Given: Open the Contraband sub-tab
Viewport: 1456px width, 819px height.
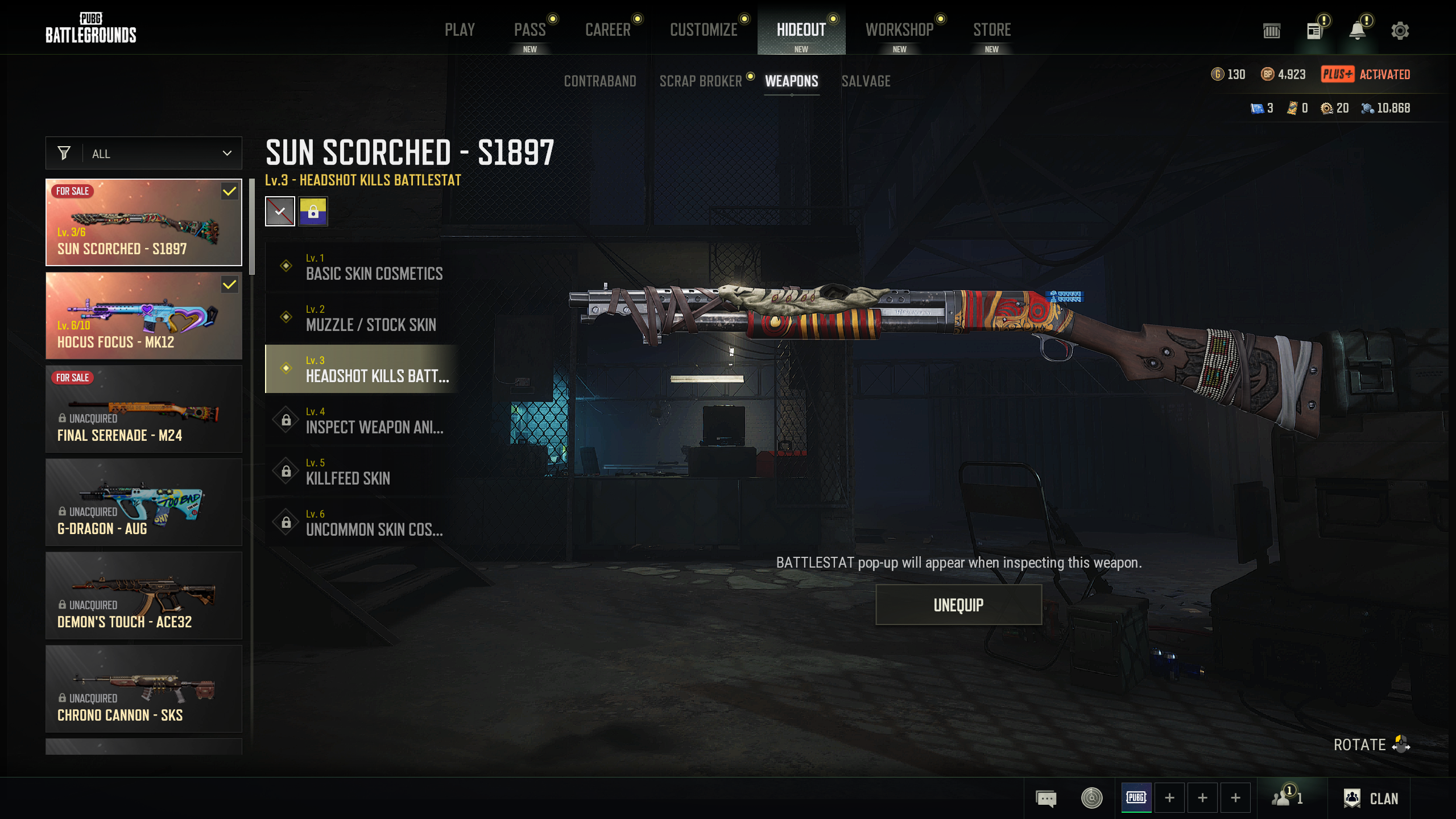Looking at the screenshot, I should pos(599,81).
